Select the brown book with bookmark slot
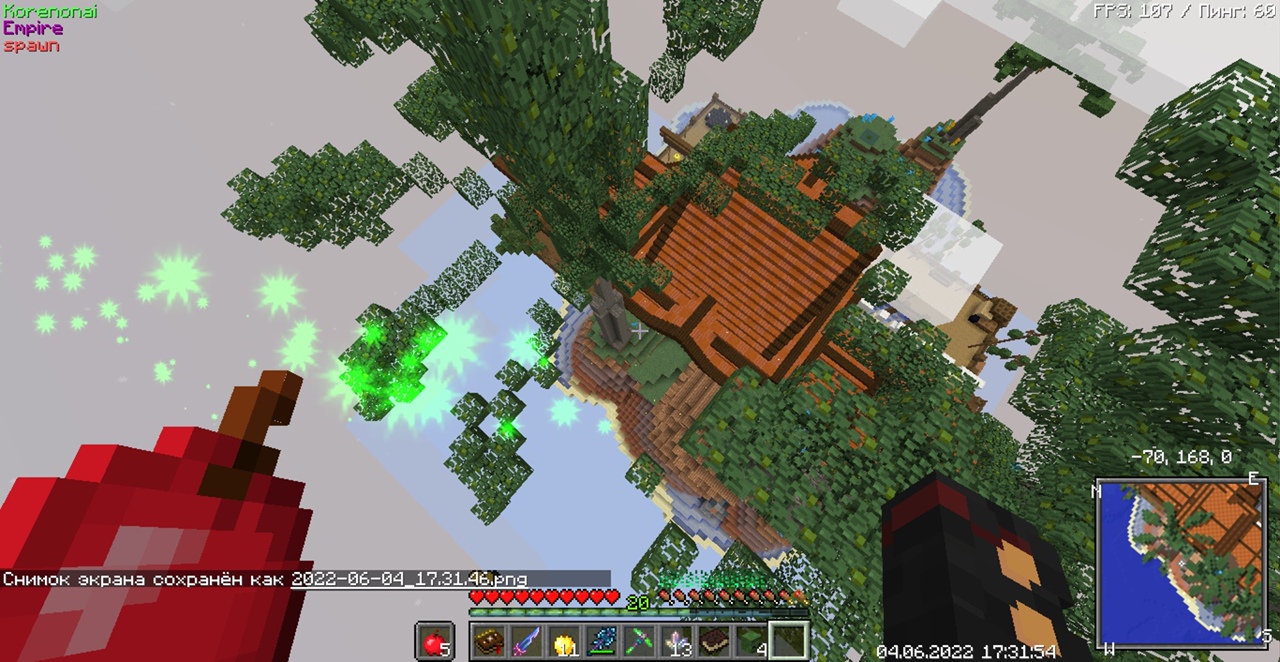The width and height of the screenshot is (1280, 662). [489, 642]
